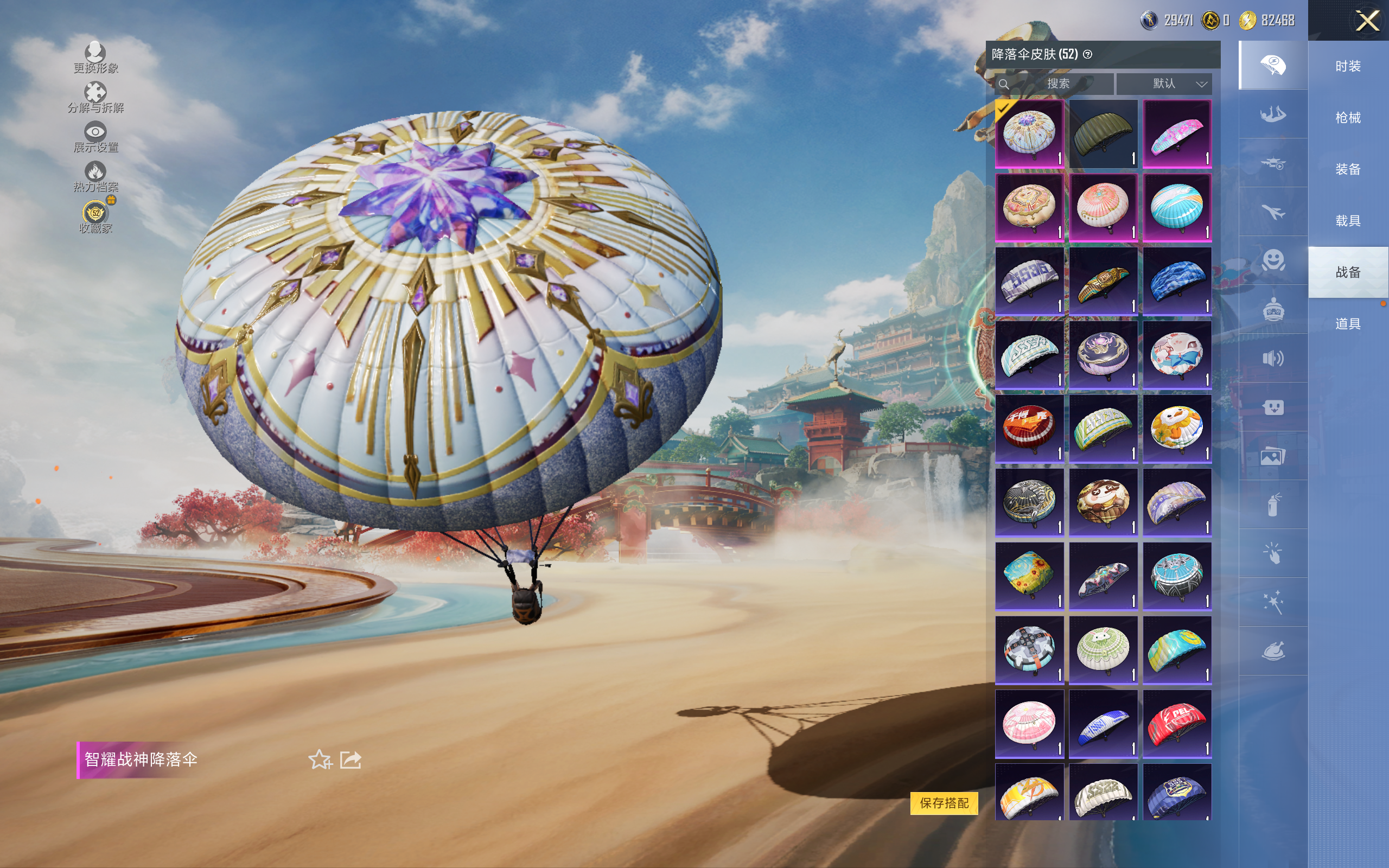
Task: Favorite the parachute with the star icon
Action: (x=320, y=759)
